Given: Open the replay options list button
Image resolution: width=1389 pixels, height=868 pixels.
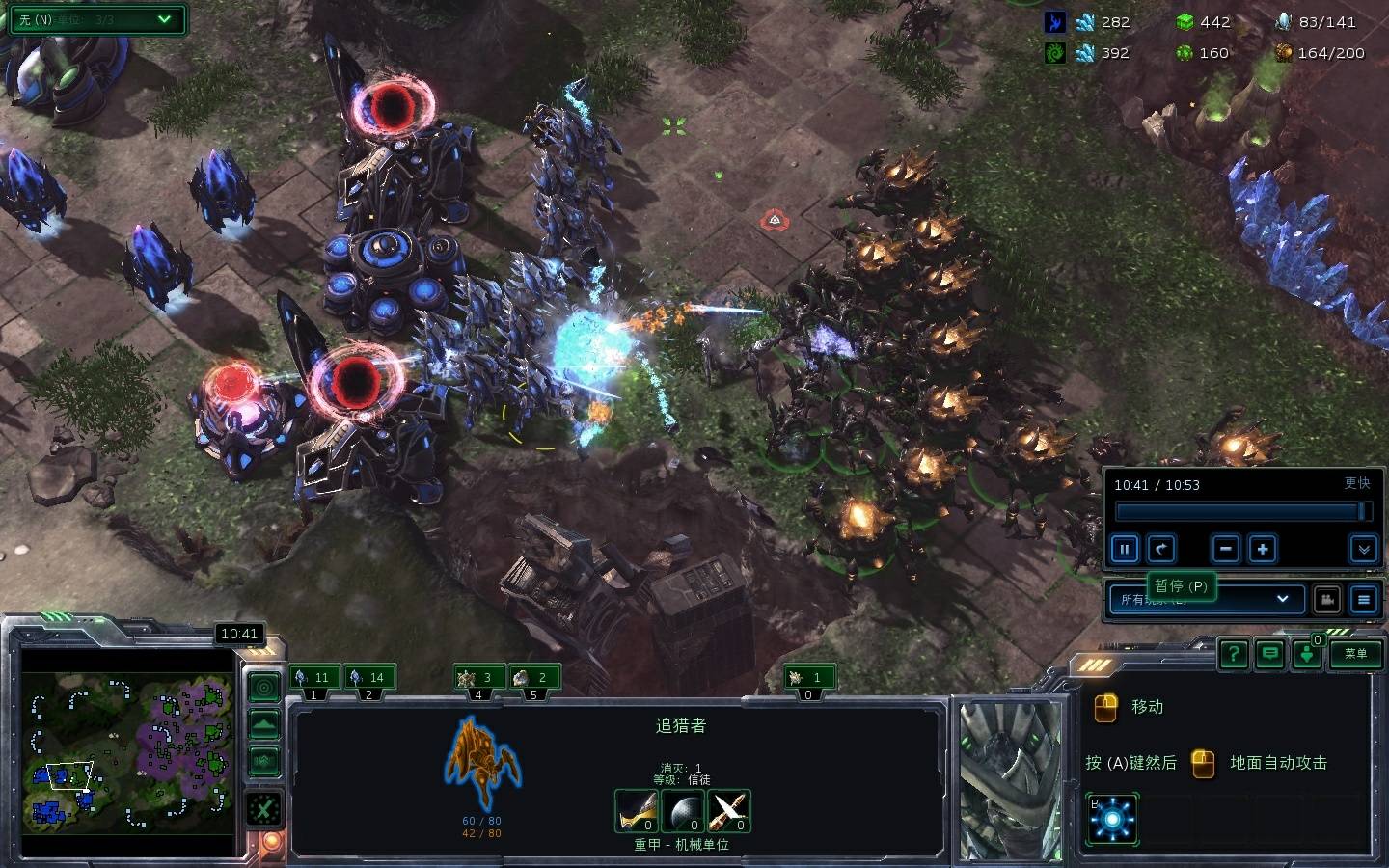Looking at the screenshot, I should pyautogui.click(x=1363, y=599).
